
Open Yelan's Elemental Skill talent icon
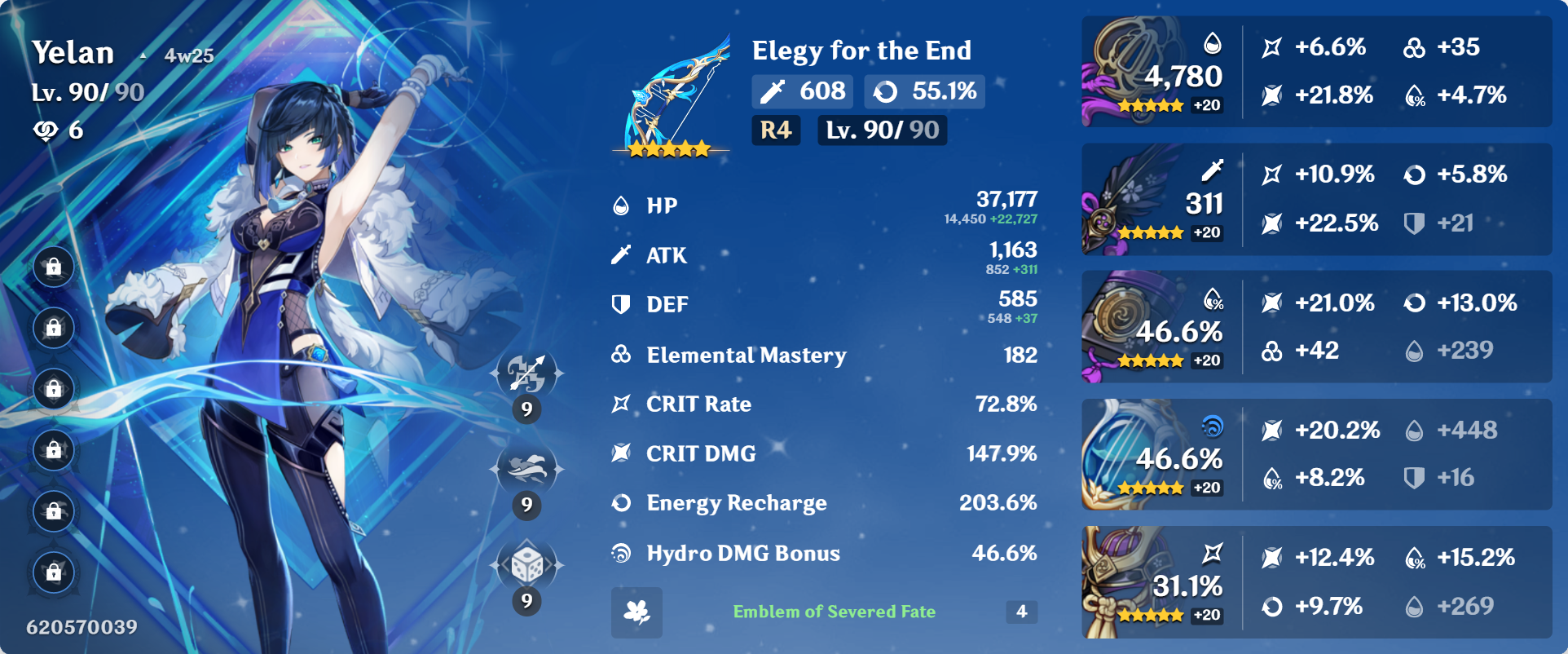click(x=526, y=471)
